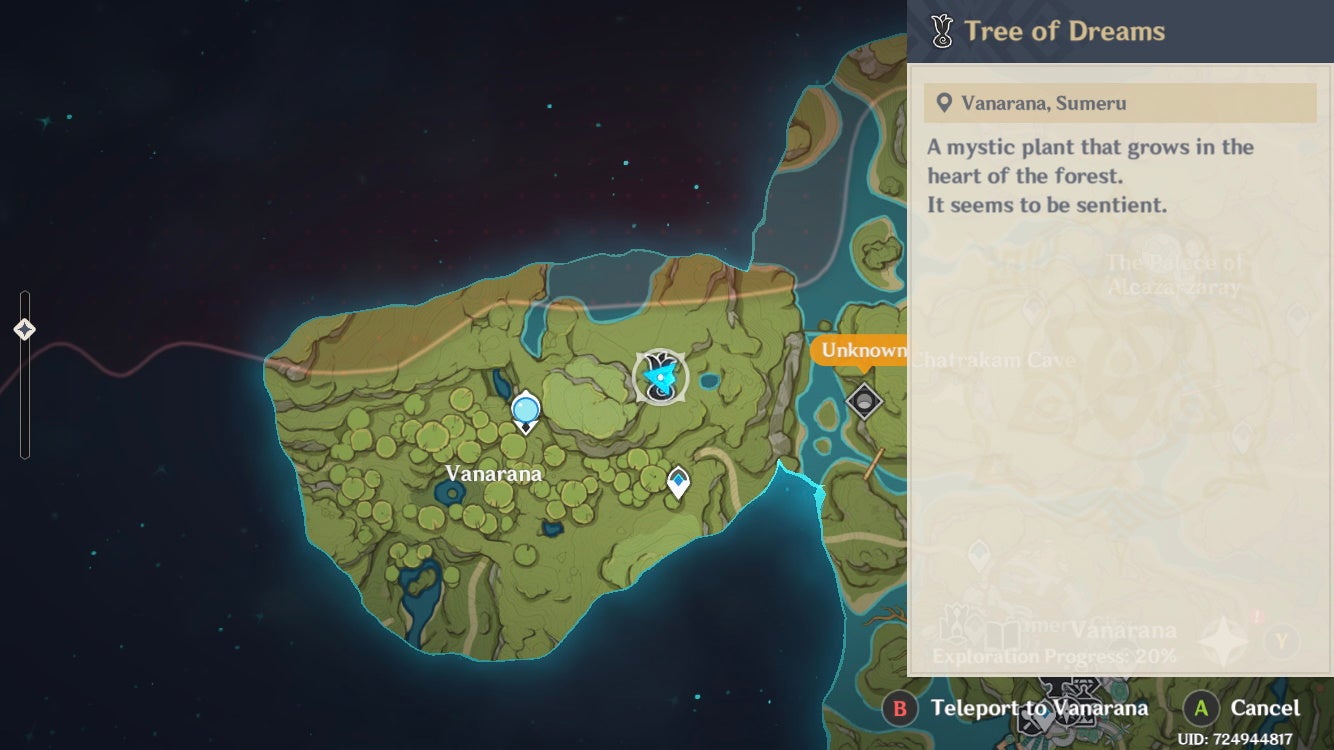Click the plant icon in the Tree of Dreams header
Viewport: 1334px width, 750px height.
[941, 30]
